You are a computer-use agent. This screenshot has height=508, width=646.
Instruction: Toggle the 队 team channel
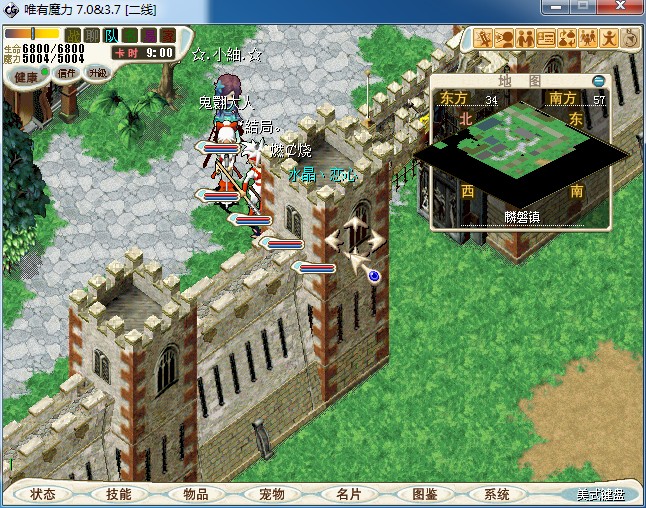click(110, 36)
